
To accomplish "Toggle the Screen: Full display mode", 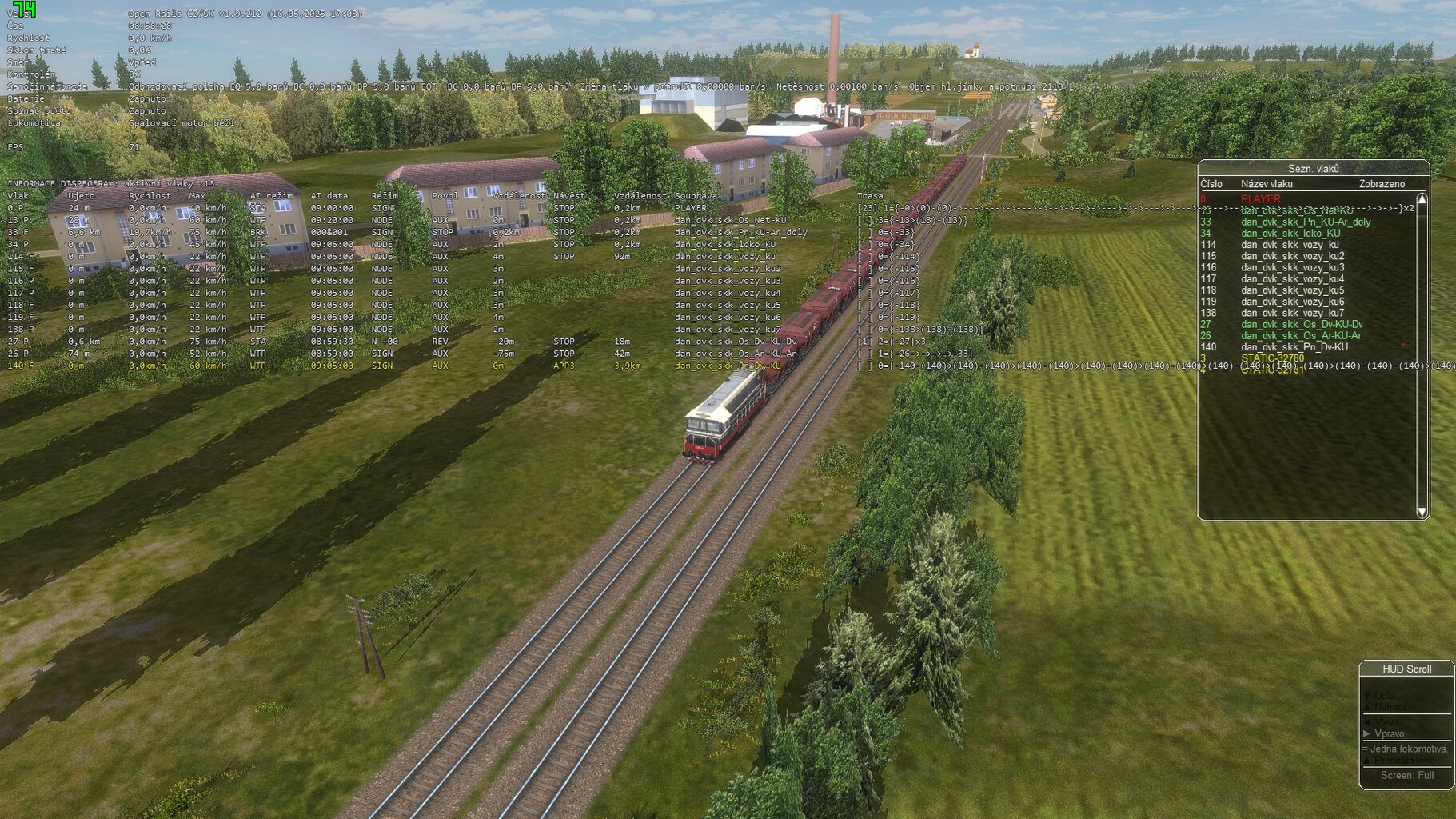I will click(x=1407, y=775).
